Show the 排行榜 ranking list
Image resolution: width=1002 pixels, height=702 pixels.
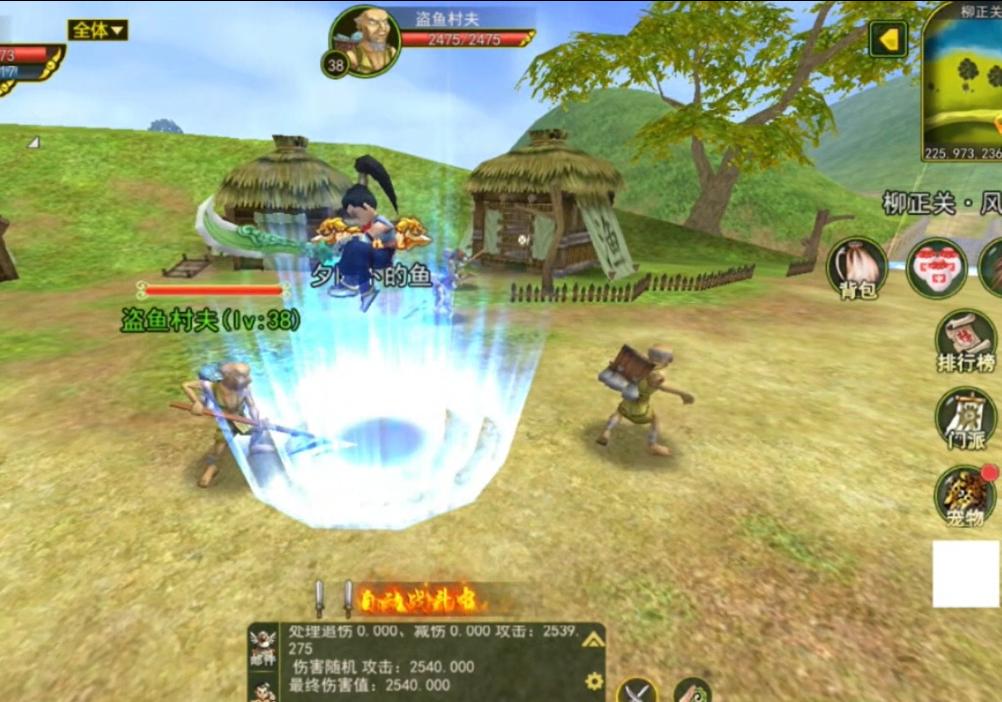(x=965, y=340)
